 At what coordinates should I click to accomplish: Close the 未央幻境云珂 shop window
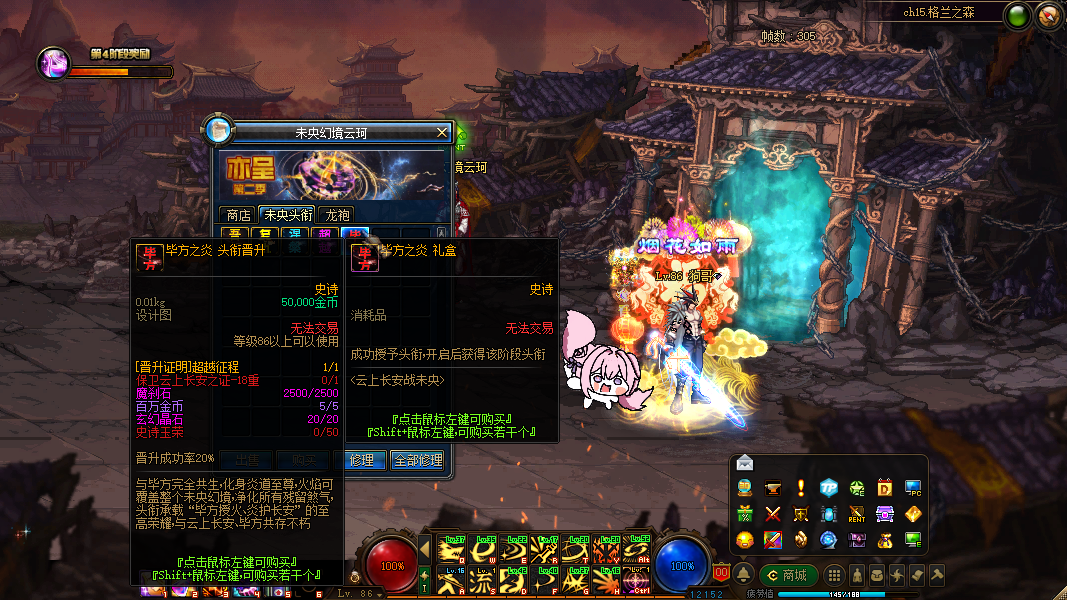(x=442, y=132)
